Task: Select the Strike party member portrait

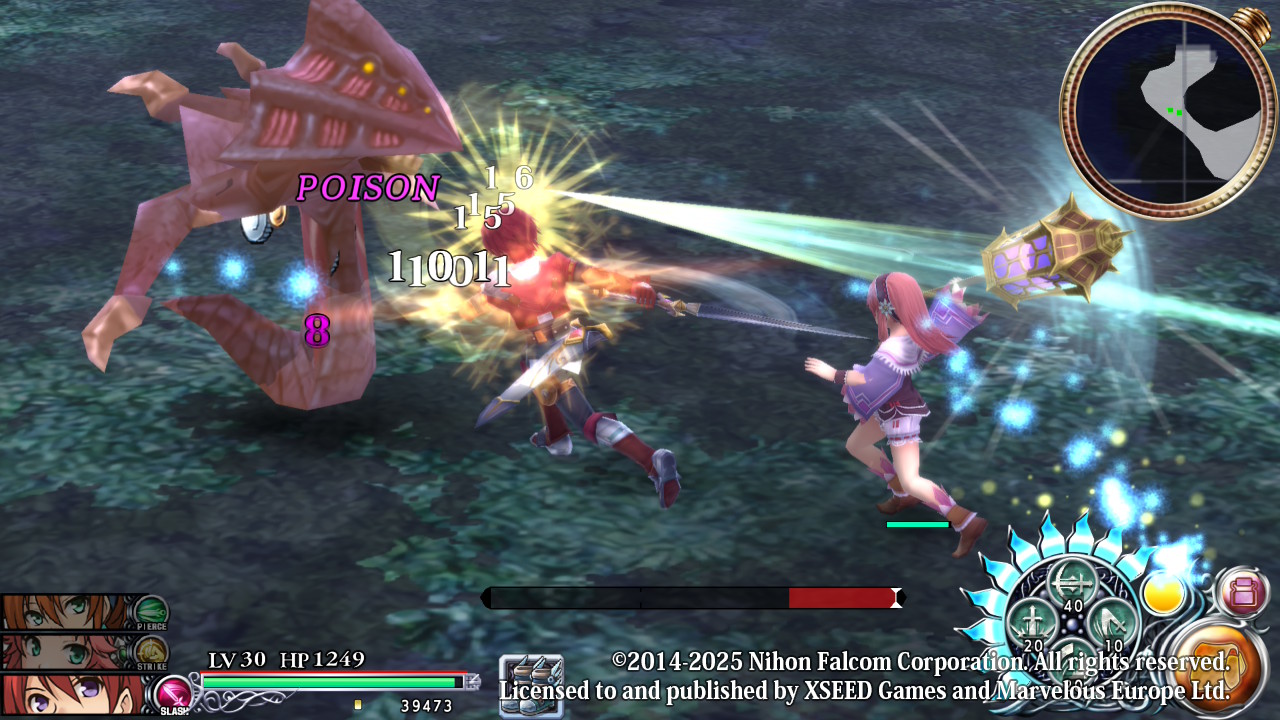Action: (65, 651)
